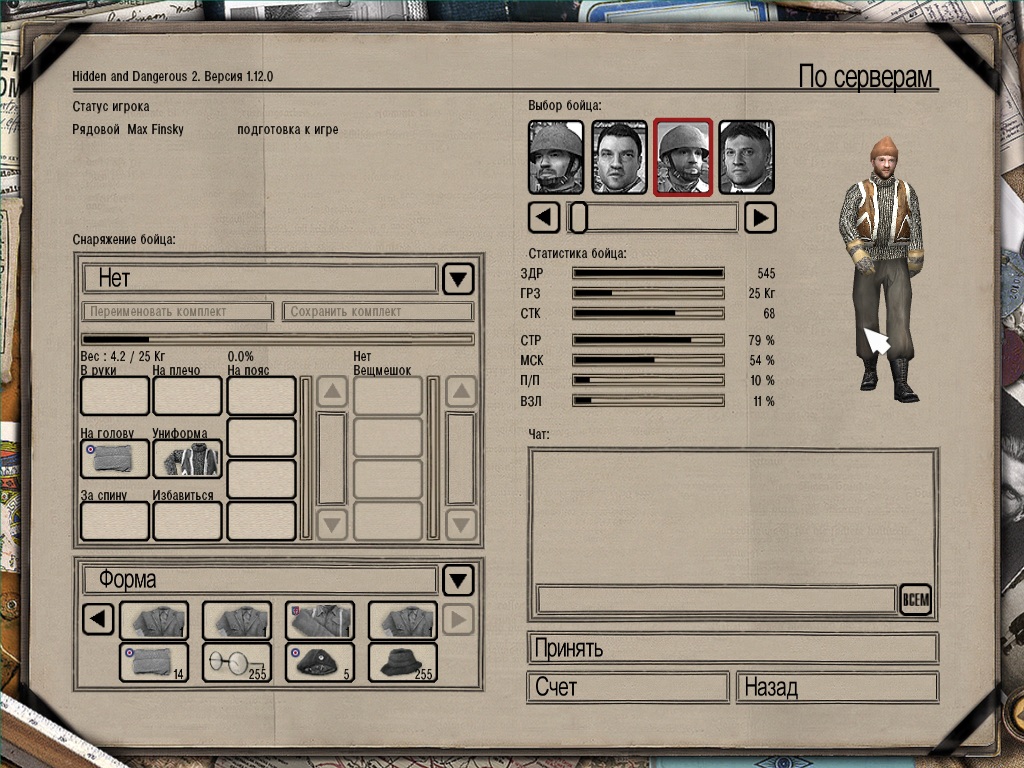The height and width of the screenshot is (768, 1024).
Task: Choose the soldier portrait wearing suit and tie
Action: pyautogui.click(x=746, y=157)
